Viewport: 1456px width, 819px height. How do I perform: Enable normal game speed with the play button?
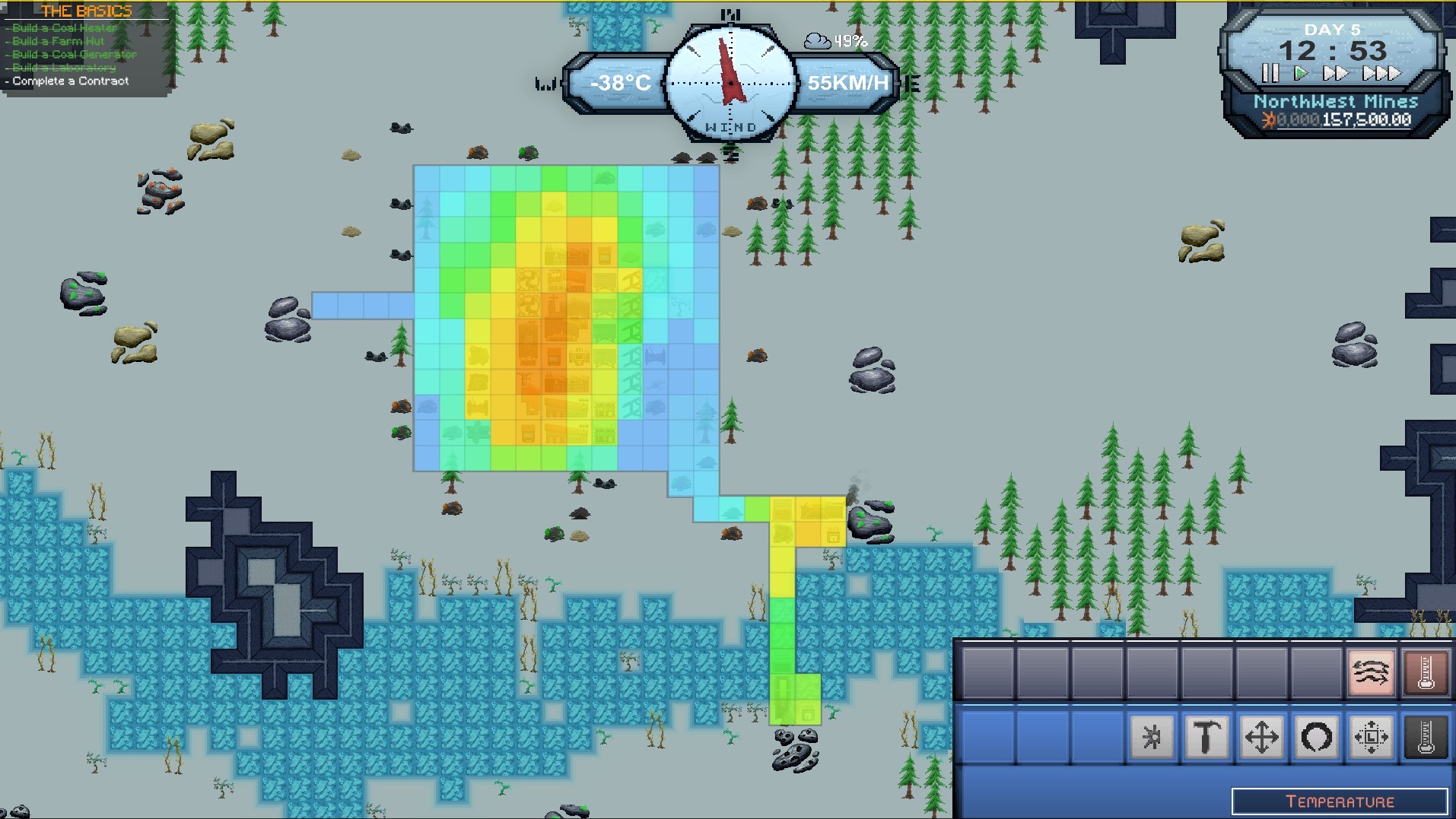tap(1300, 74)
